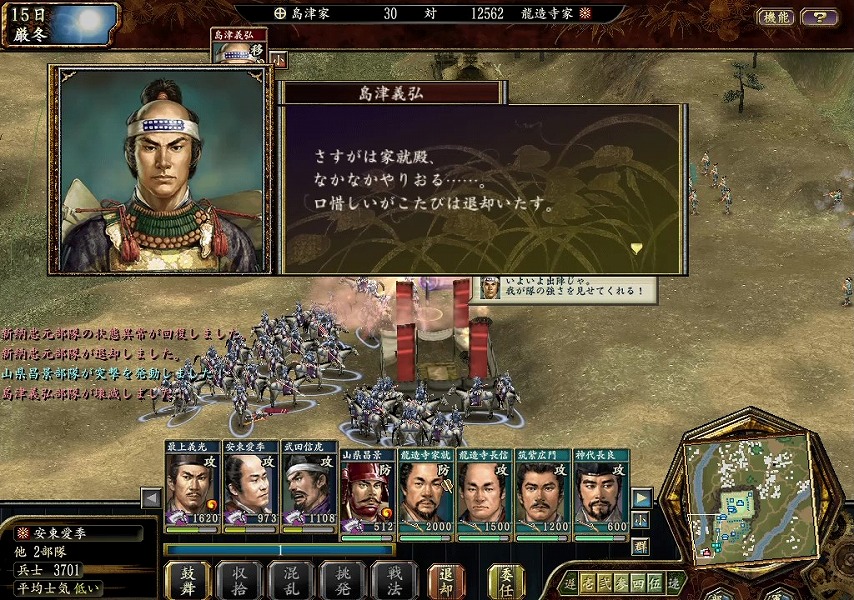Image resolution: width=854 pixels, height=600 pixels.
Task: Advance the dialogue via the yellow arrow
Action: point(636,247)
